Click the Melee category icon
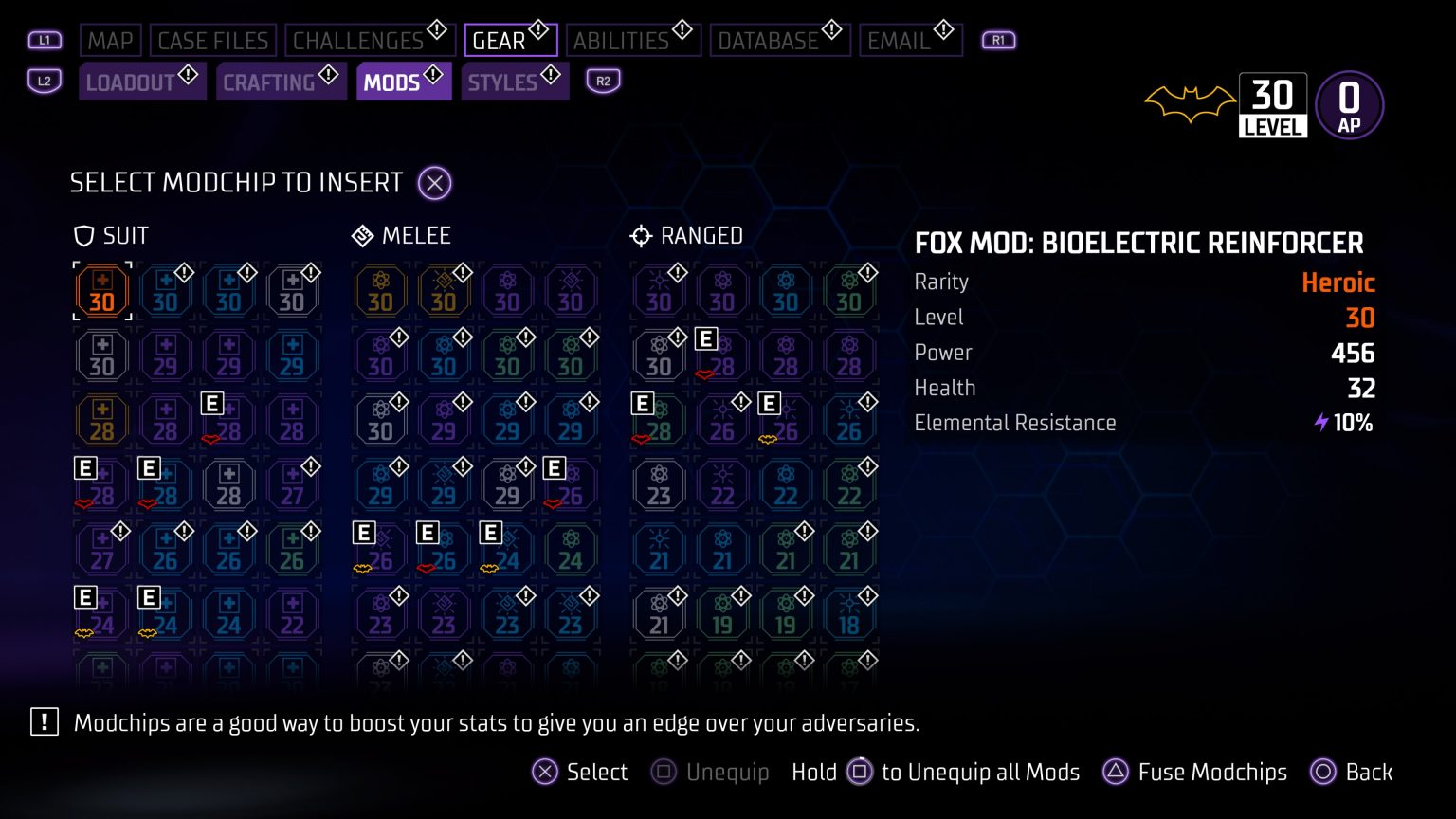The image size is (1456, 819). [361, 235]
